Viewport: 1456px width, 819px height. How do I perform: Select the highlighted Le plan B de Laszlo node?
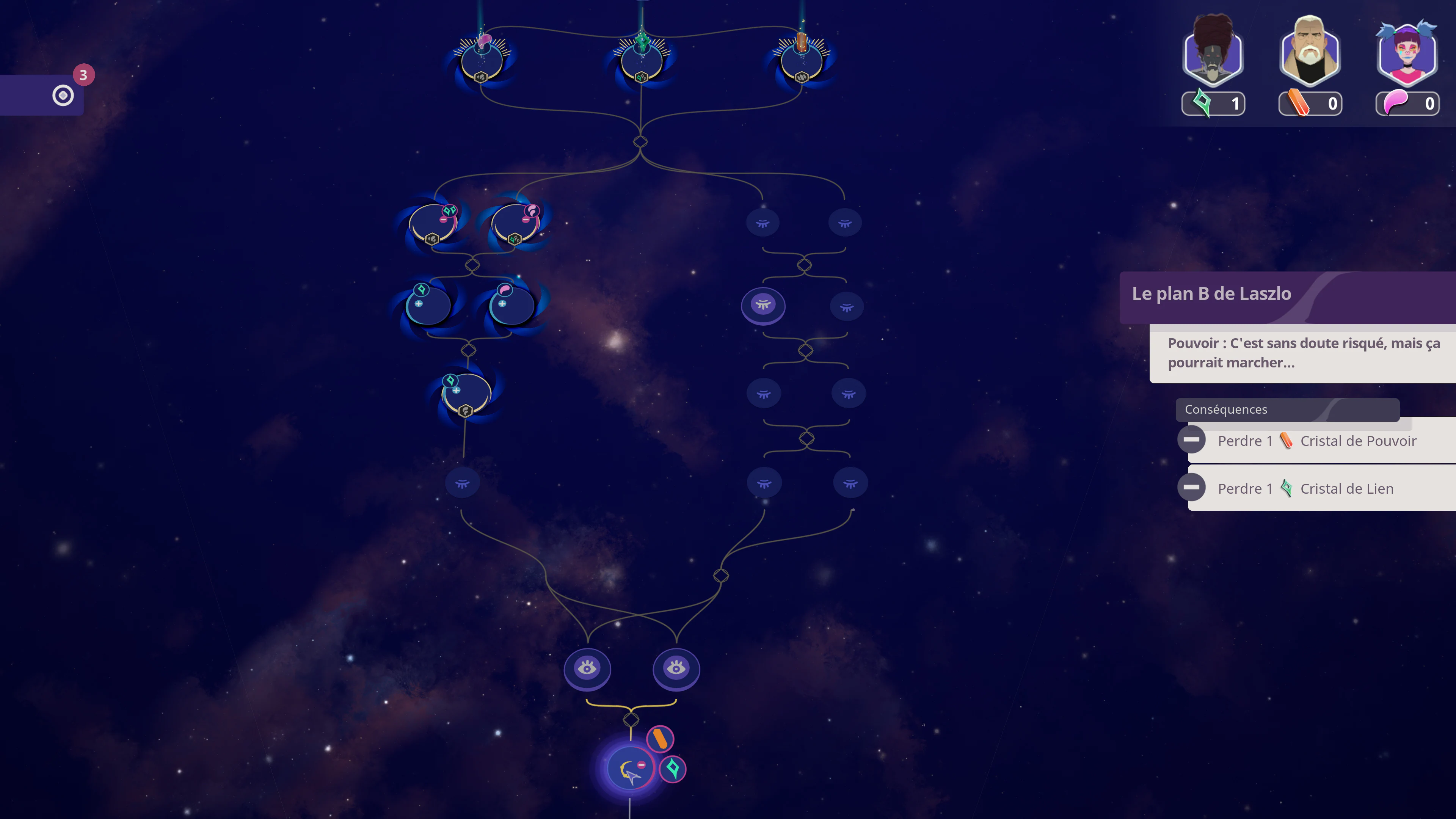click(x=764, y=306)
